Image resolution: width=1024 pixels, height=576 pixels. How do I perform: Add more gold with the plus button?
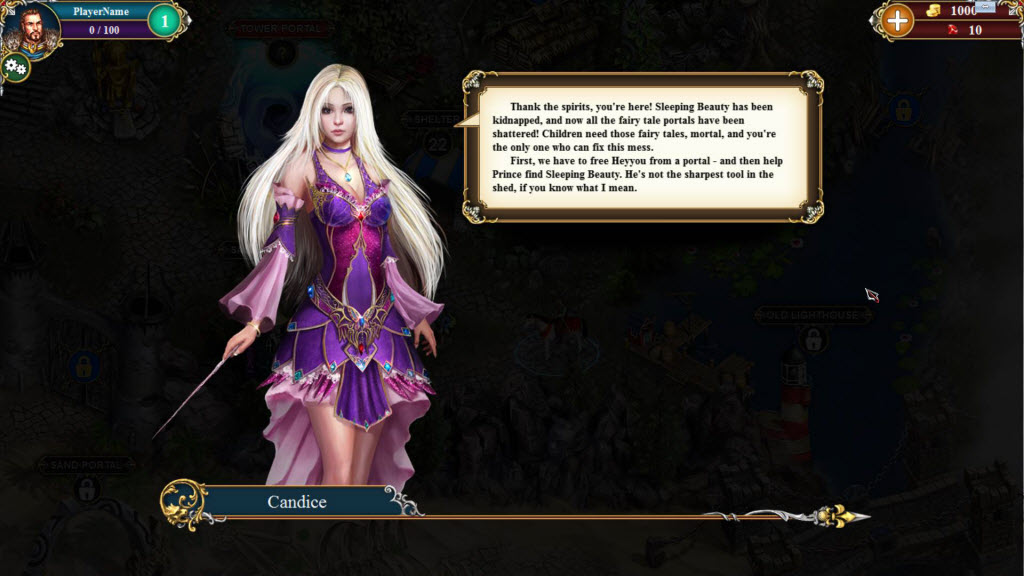click(897, 20)
